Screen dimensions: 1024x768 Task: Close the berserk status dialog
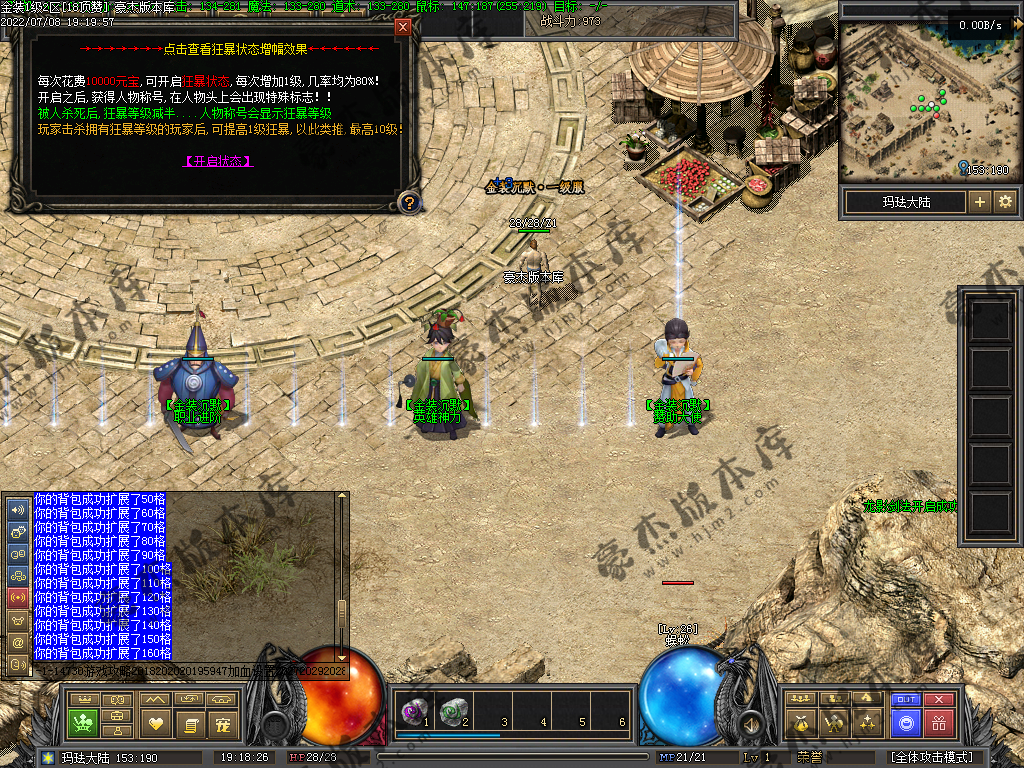[403, 27]
